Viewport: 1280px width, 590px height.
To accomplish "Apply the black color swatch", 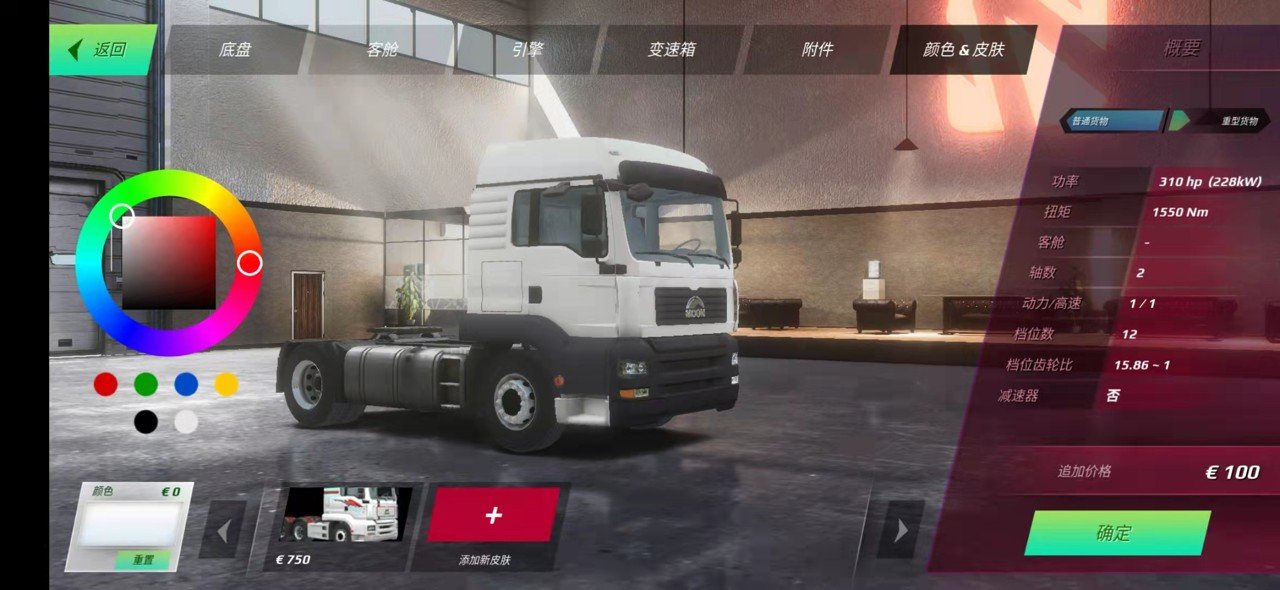I will [x=146, y=422].
